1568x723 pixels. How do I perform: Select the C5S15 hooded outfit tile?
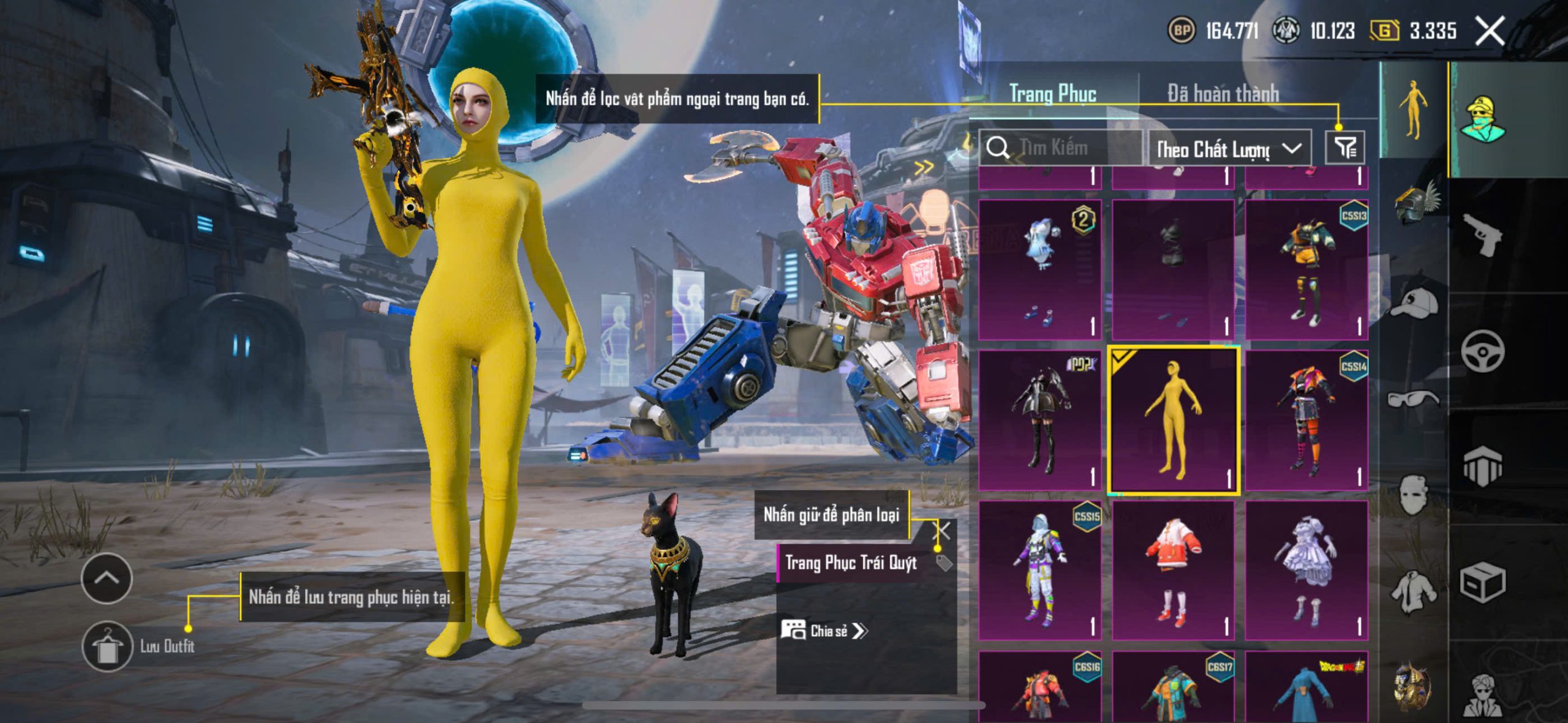pos(1039,571)
